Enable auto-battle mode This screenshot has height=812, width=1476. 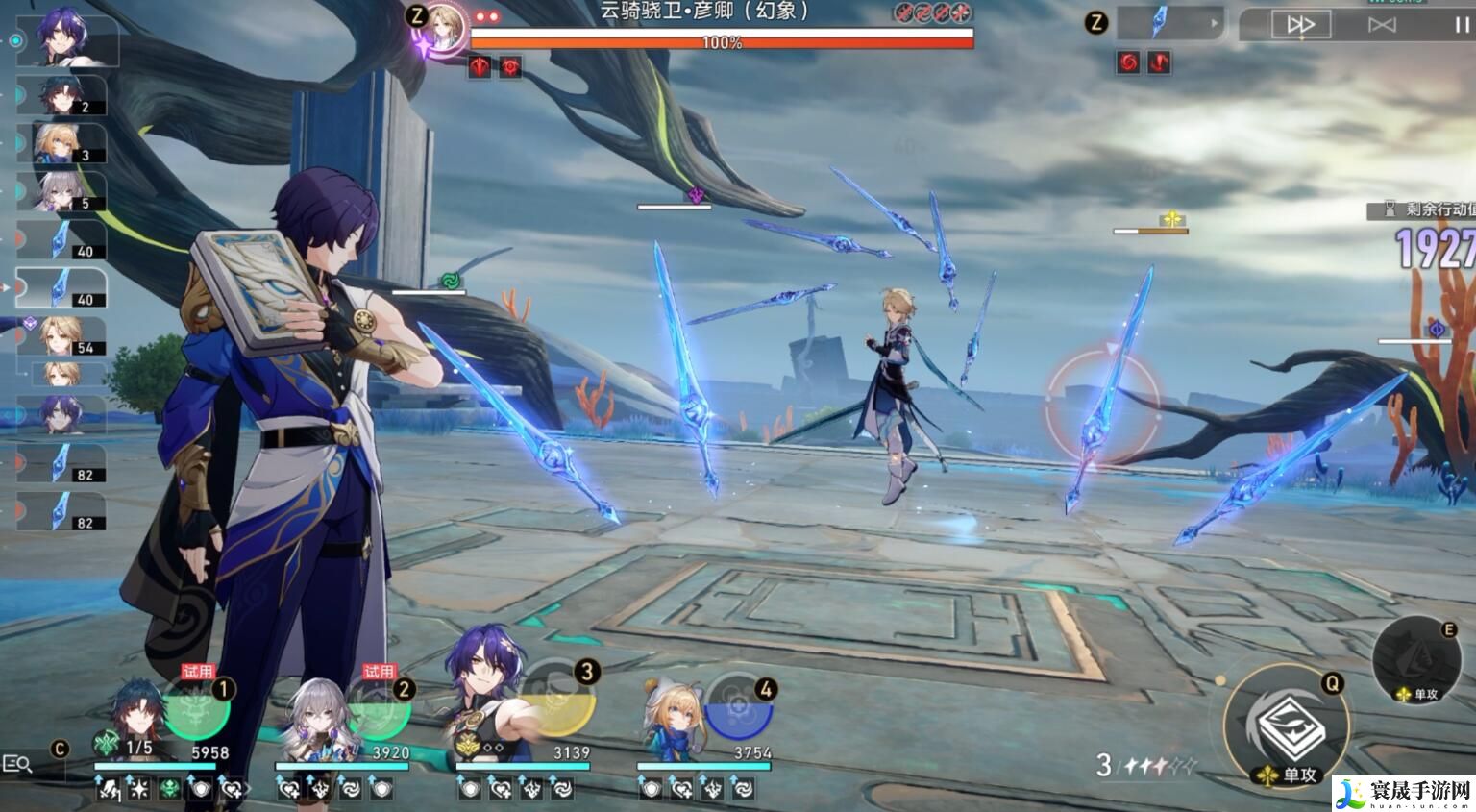click(1382, 25)
